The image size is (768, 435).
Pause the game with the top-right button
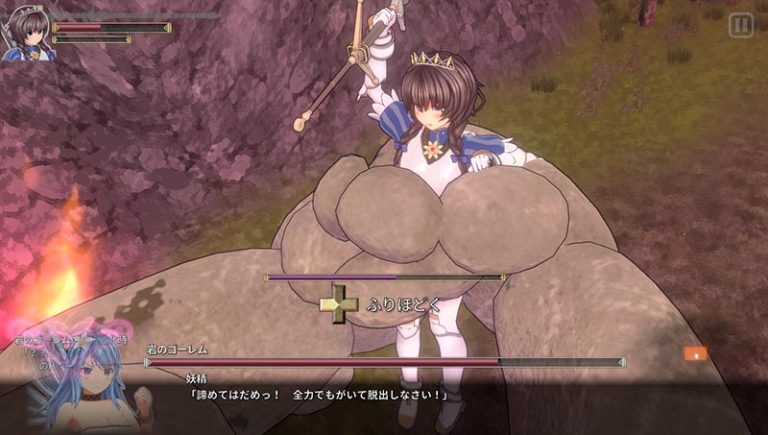(x=740, y=25)
